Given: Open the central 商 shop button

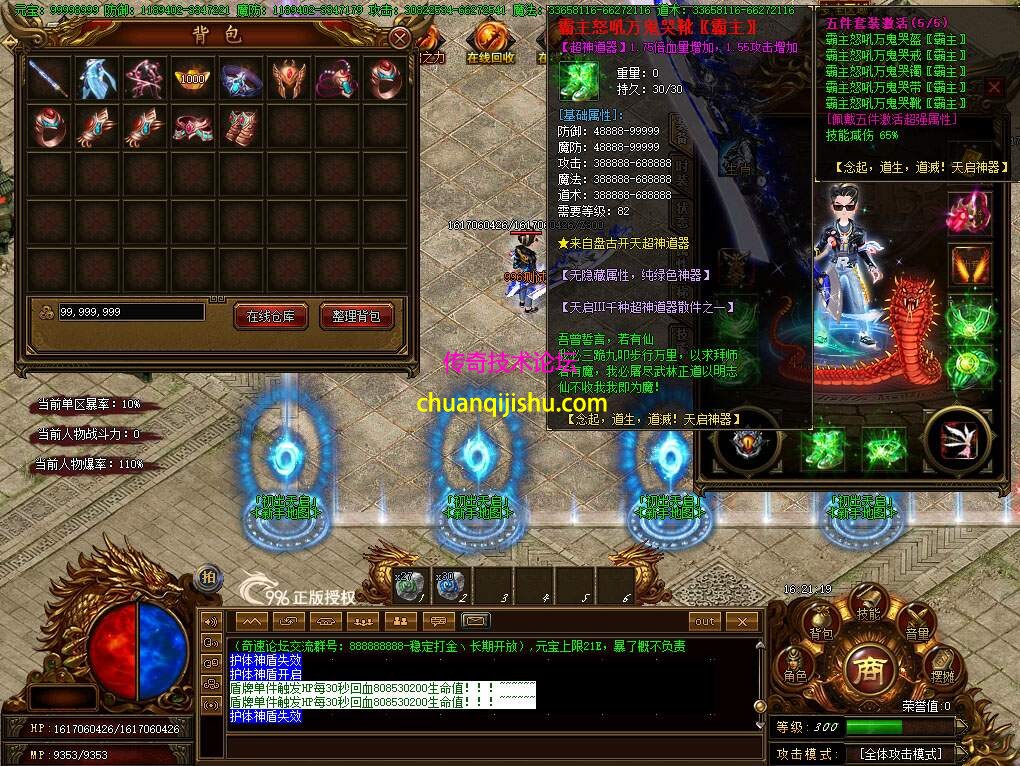Looking at the screenshot, I should (x=868, y=670).
